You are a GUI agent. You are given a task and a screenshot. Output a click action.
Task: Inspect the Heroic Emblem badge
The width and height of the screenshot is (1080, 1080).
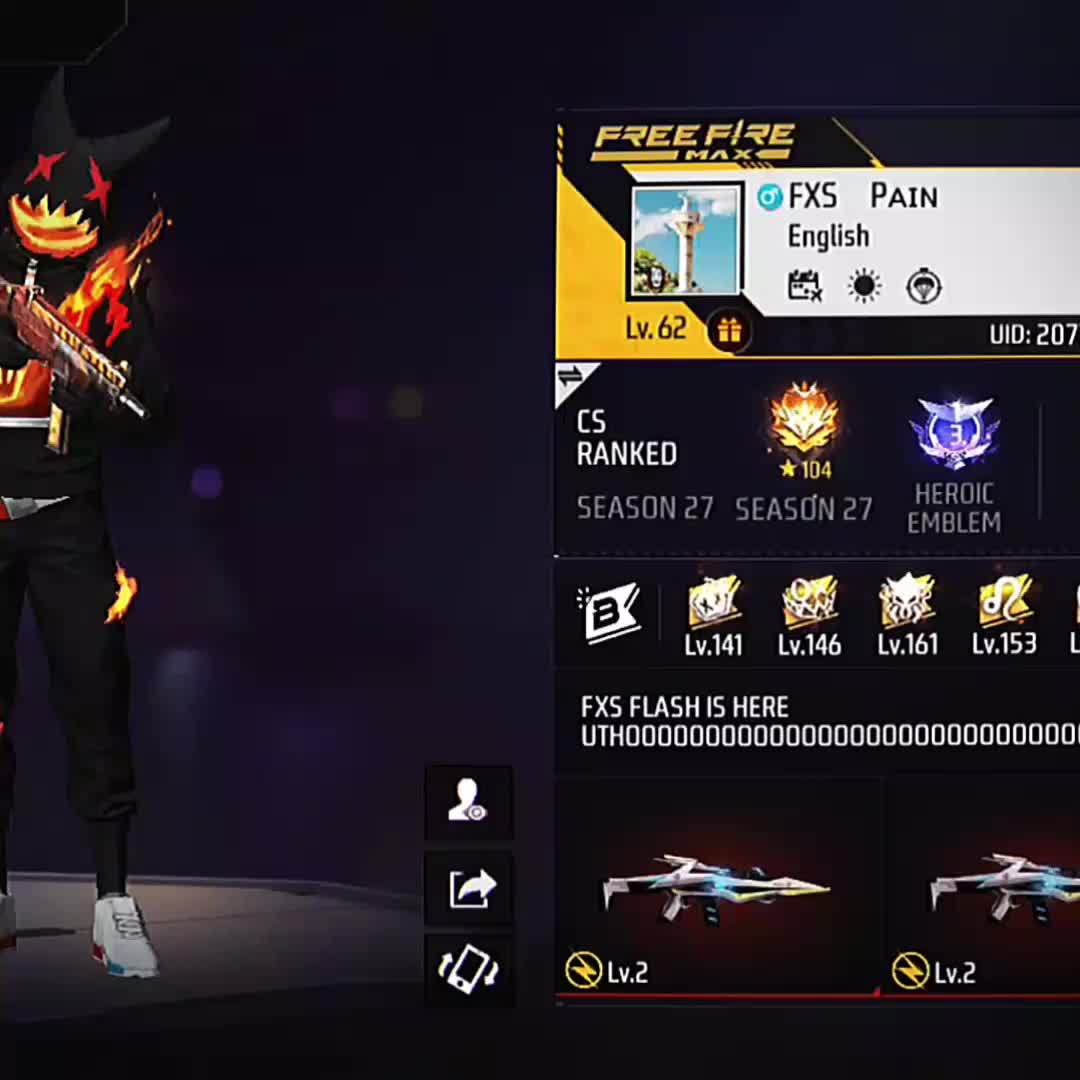pos(953,432)
